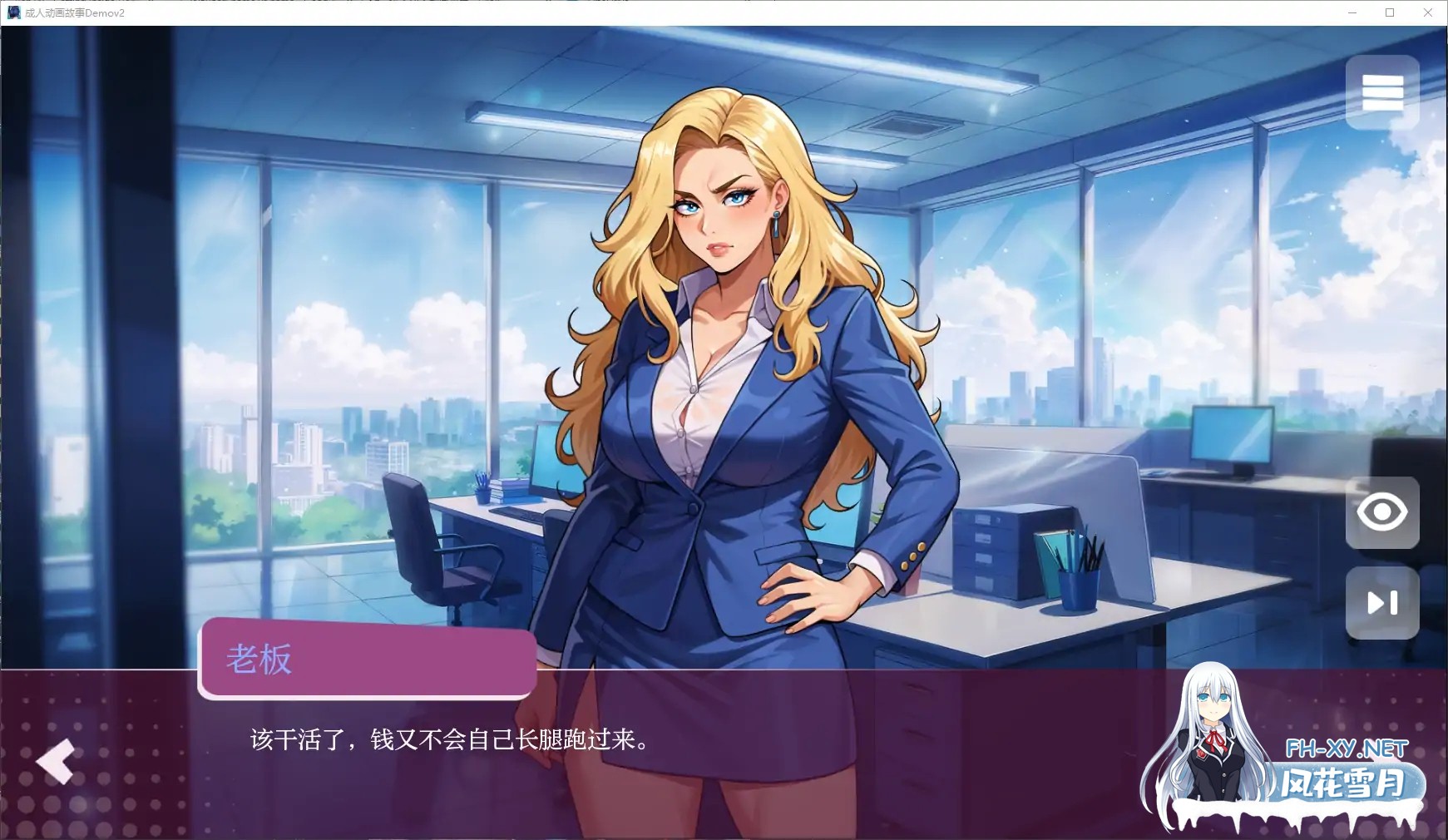Open the in-game menu with the hamburger icon
1448x840 pixels.
tap(1383, 91)
